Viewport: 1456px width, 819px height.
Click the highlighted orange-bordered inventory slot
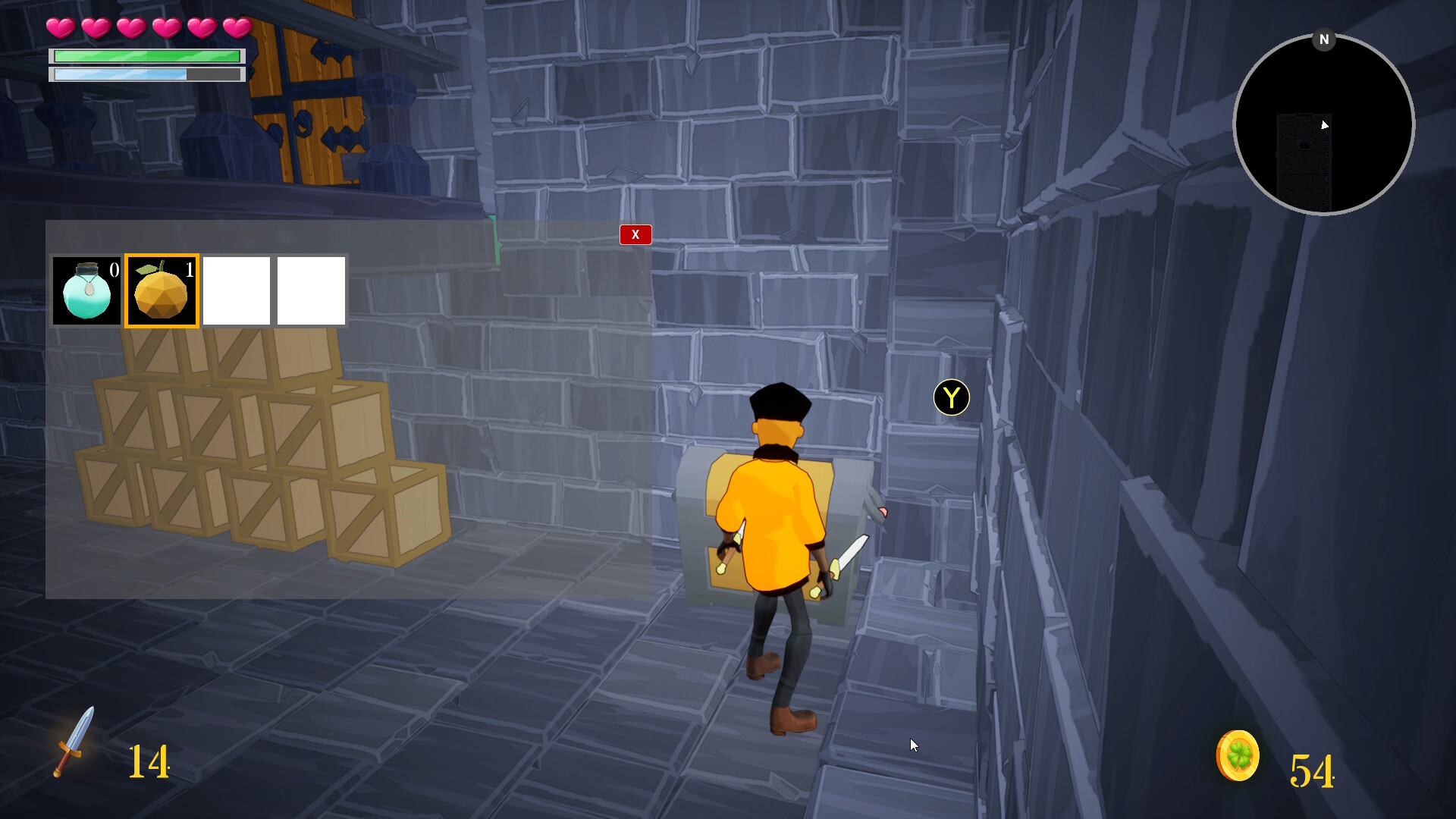tap(161, 290)
